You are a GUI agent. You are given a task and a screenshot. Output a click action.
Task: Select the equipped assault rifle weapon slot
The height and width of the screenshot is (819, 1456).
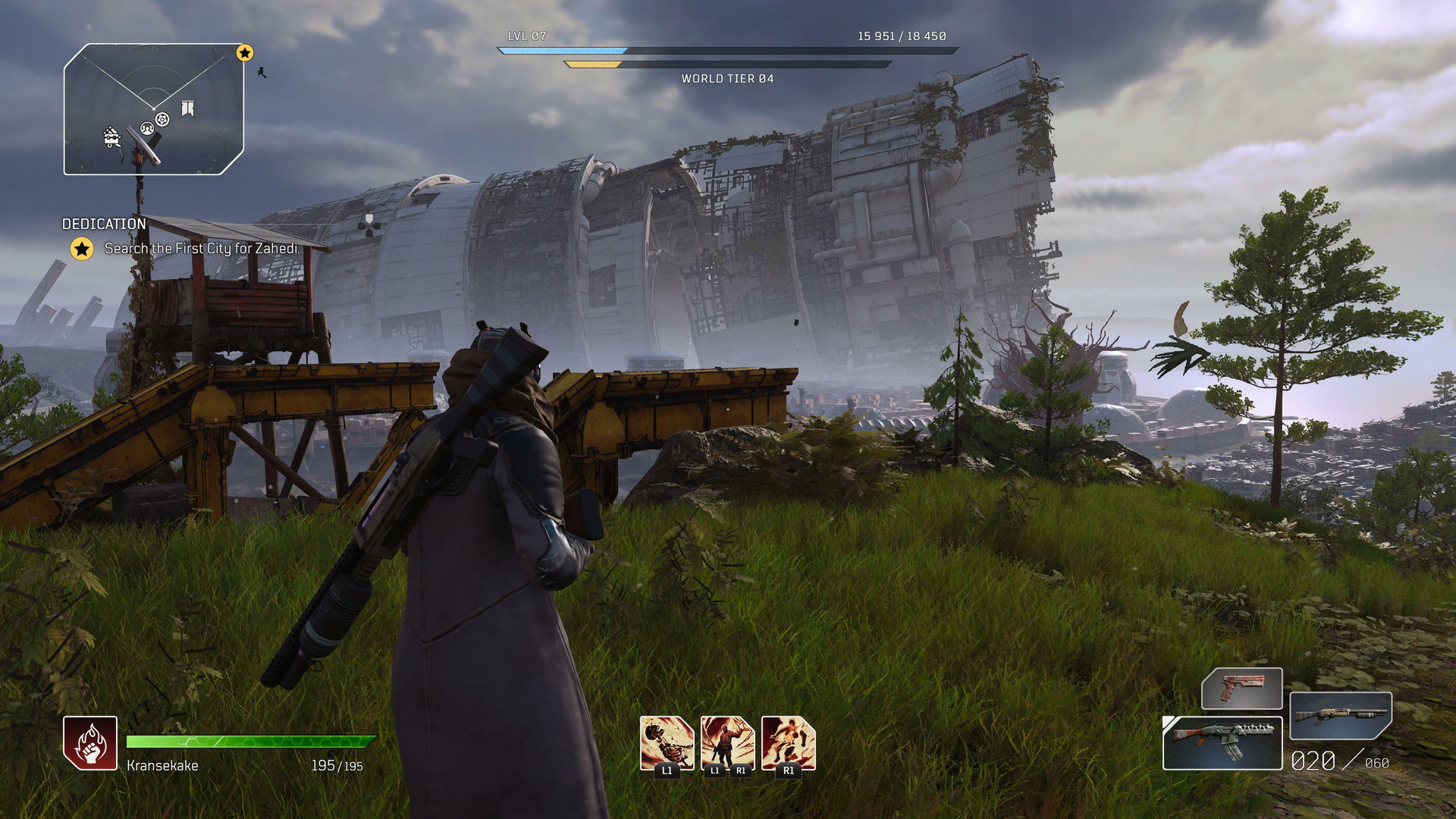tap(1222, 743)
